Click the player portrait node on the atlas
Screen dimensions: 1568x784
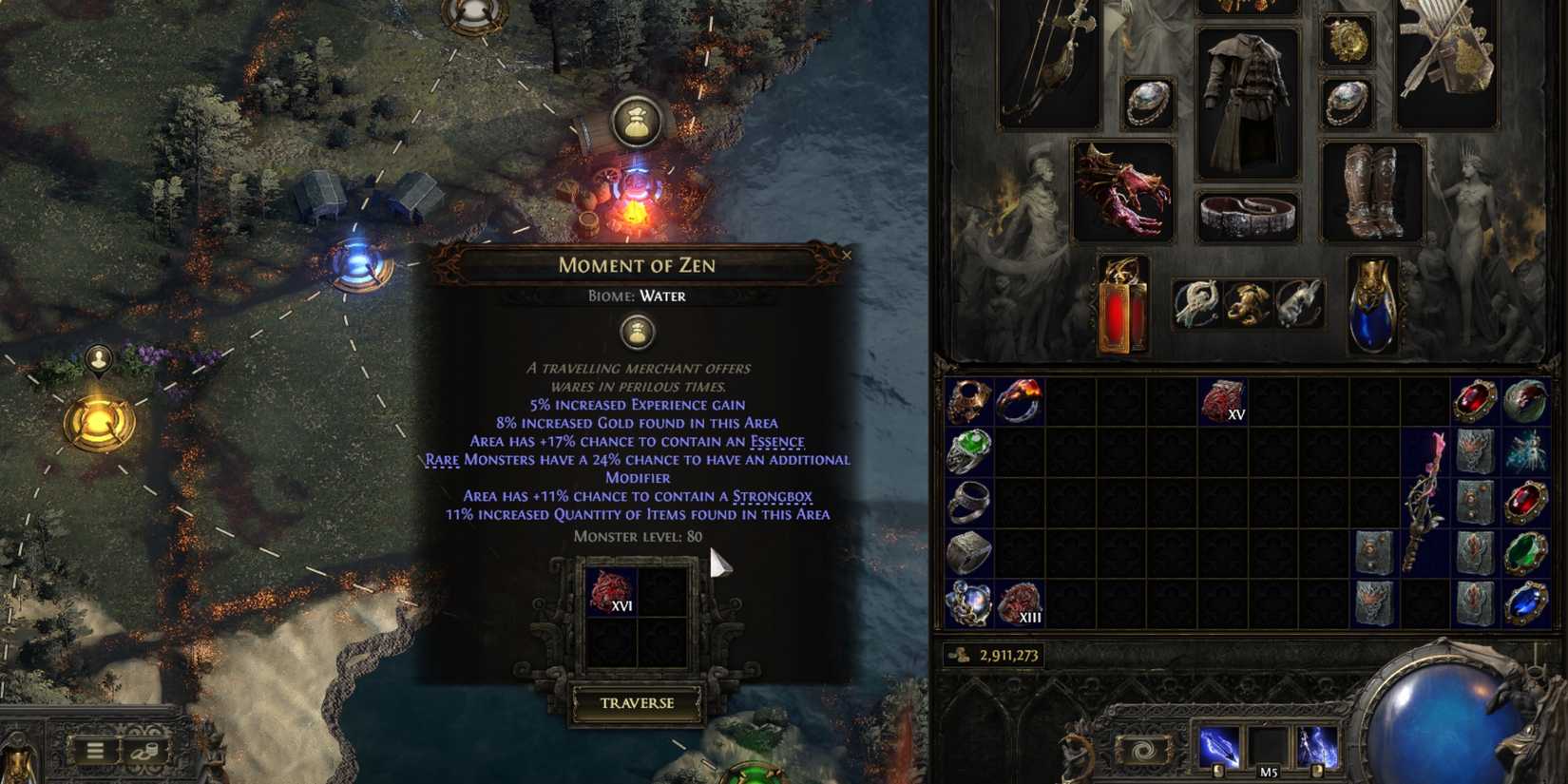pyautogui.click(x=97, y=358)
